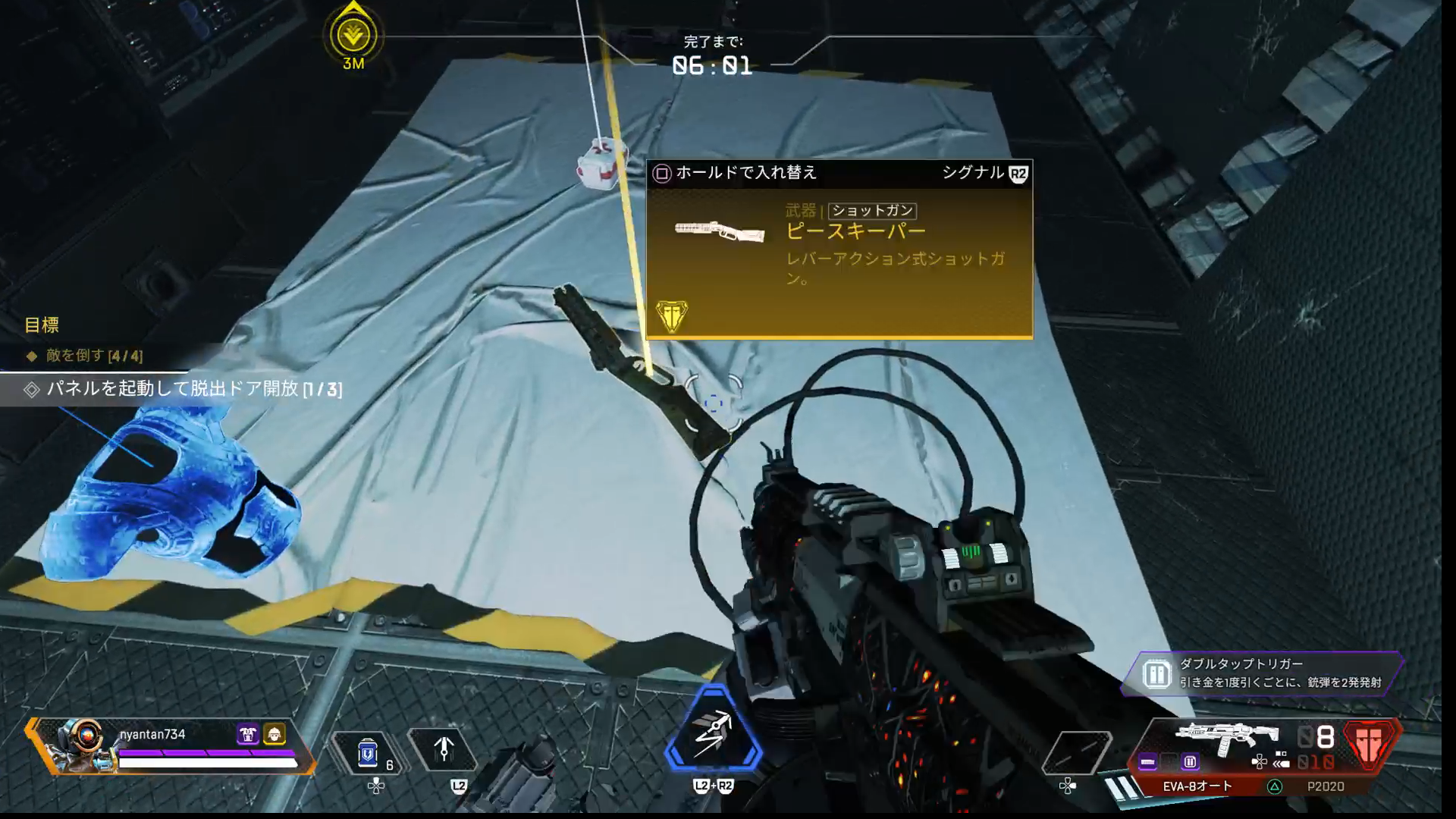
Task: Switch to the P2020 weapon tab
Action: point(1325,786)
